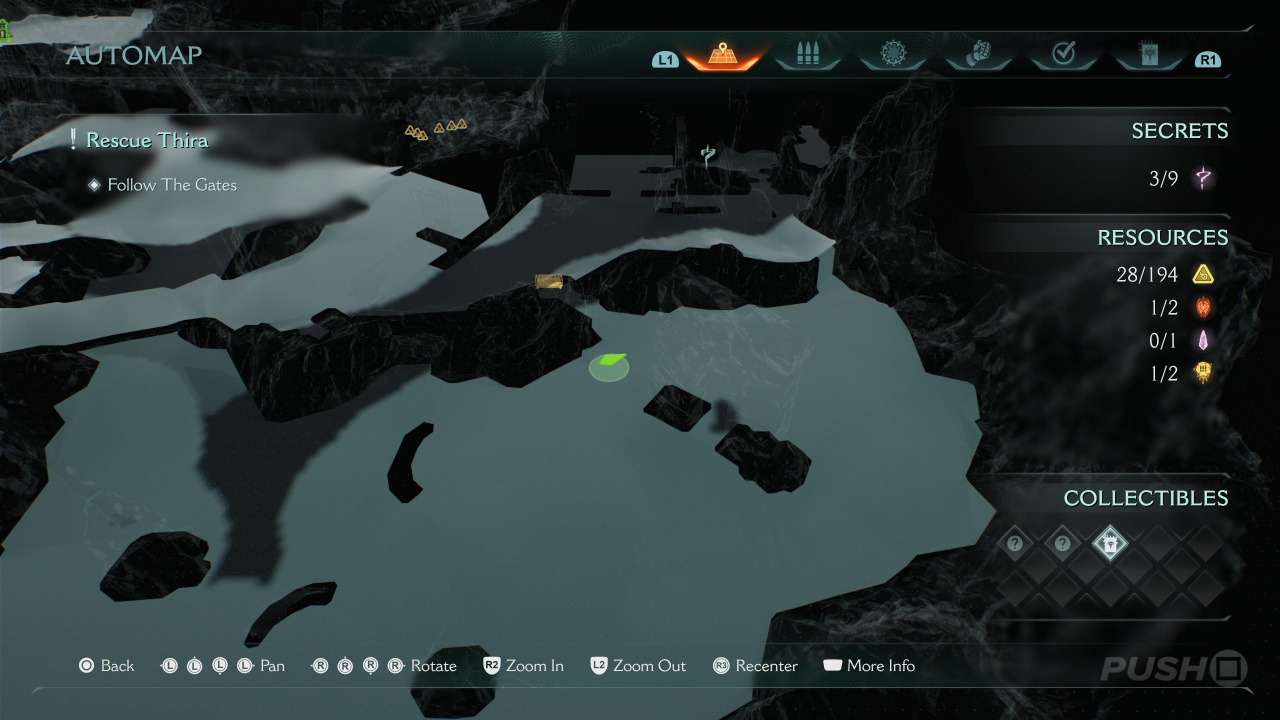Switch to the gauntlet fist tab

(977, 55)
